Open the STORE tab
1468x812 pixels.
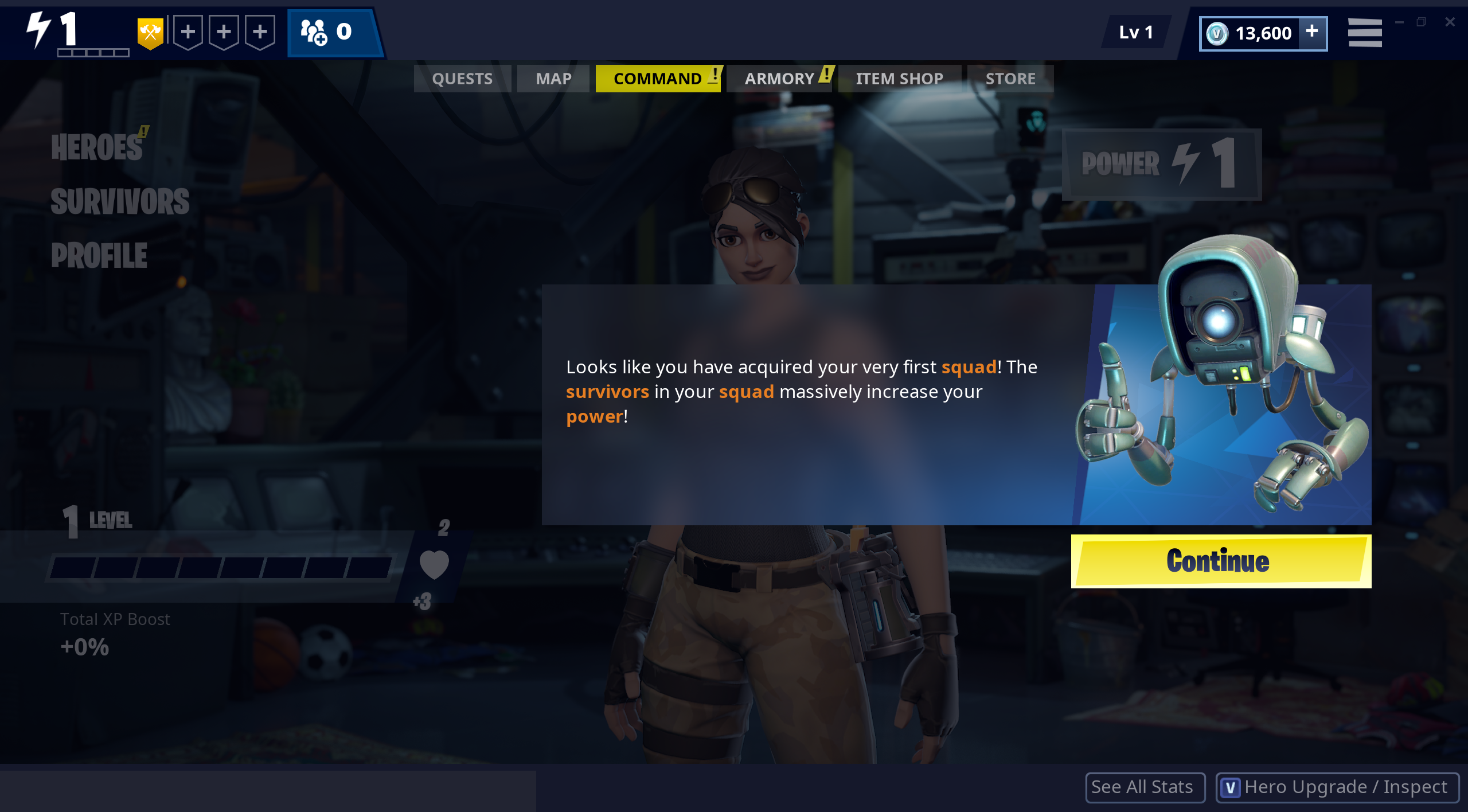coord(1010,78)
